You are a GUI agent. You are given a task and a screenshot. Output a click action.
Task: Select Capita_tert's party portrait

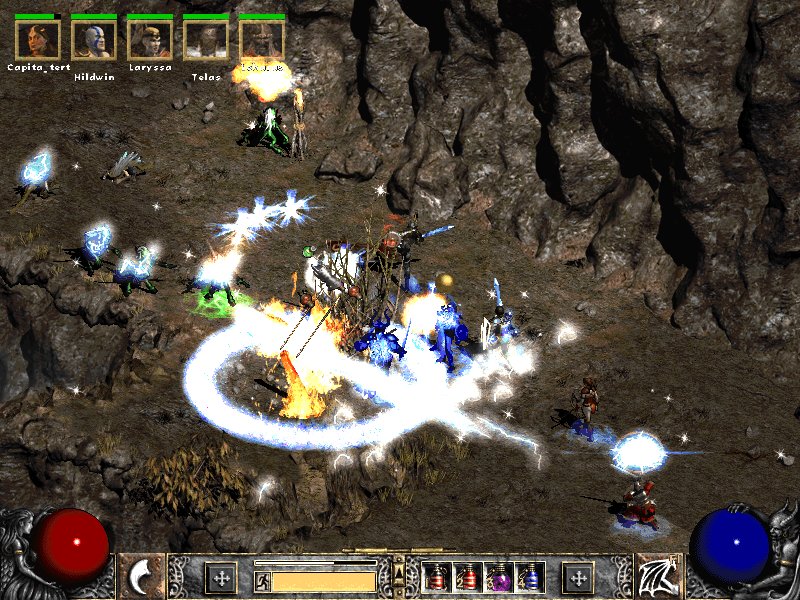coord(37,39)
